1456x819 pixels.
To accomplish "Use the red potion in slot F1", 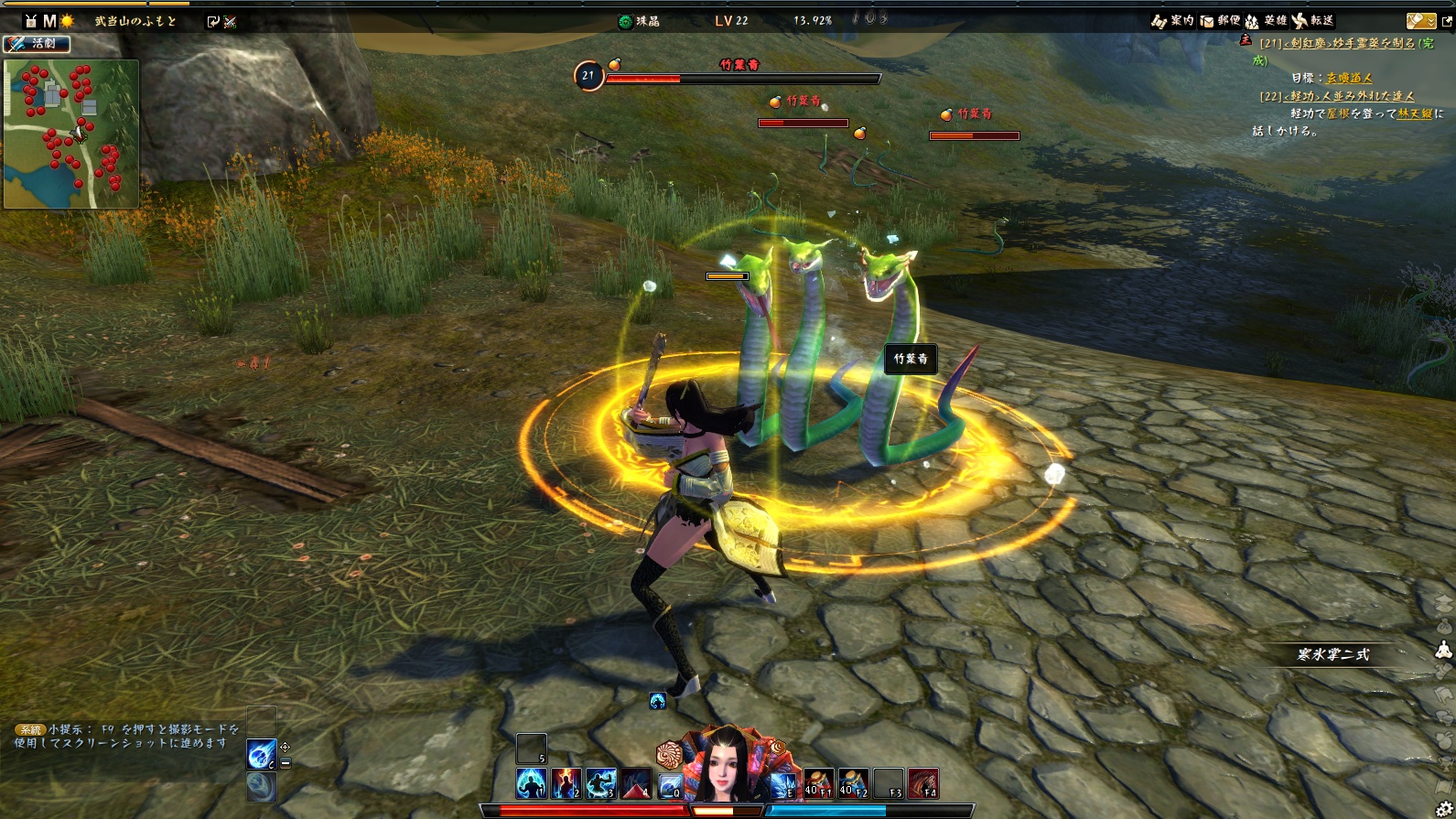I will coord(819,784).
